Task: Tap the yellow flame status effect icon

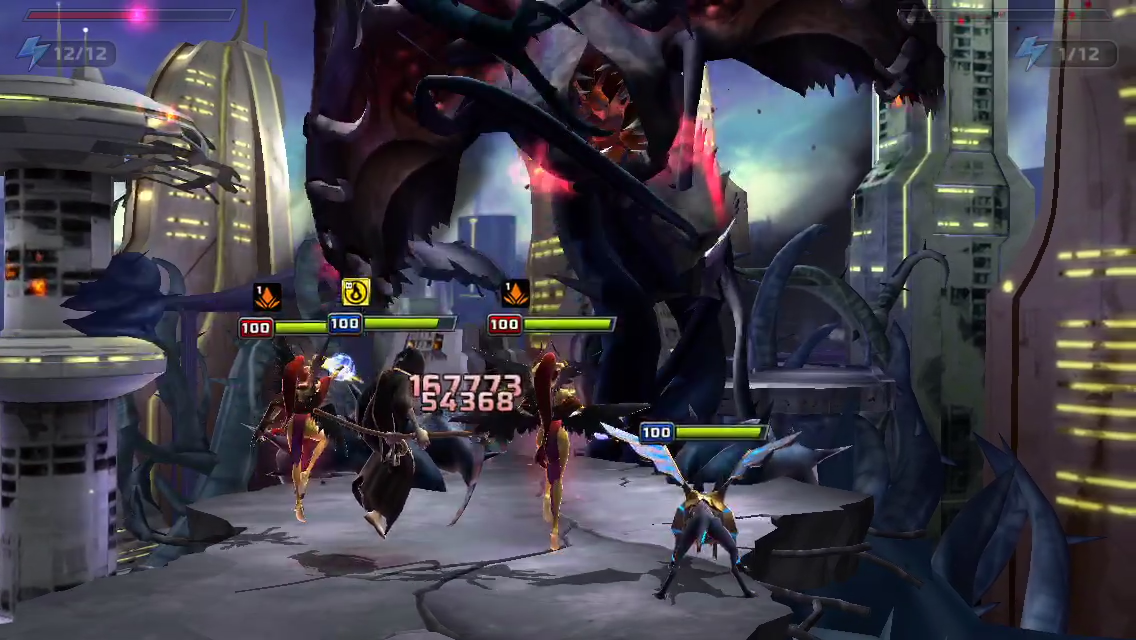Action: (x=355, y=292)
